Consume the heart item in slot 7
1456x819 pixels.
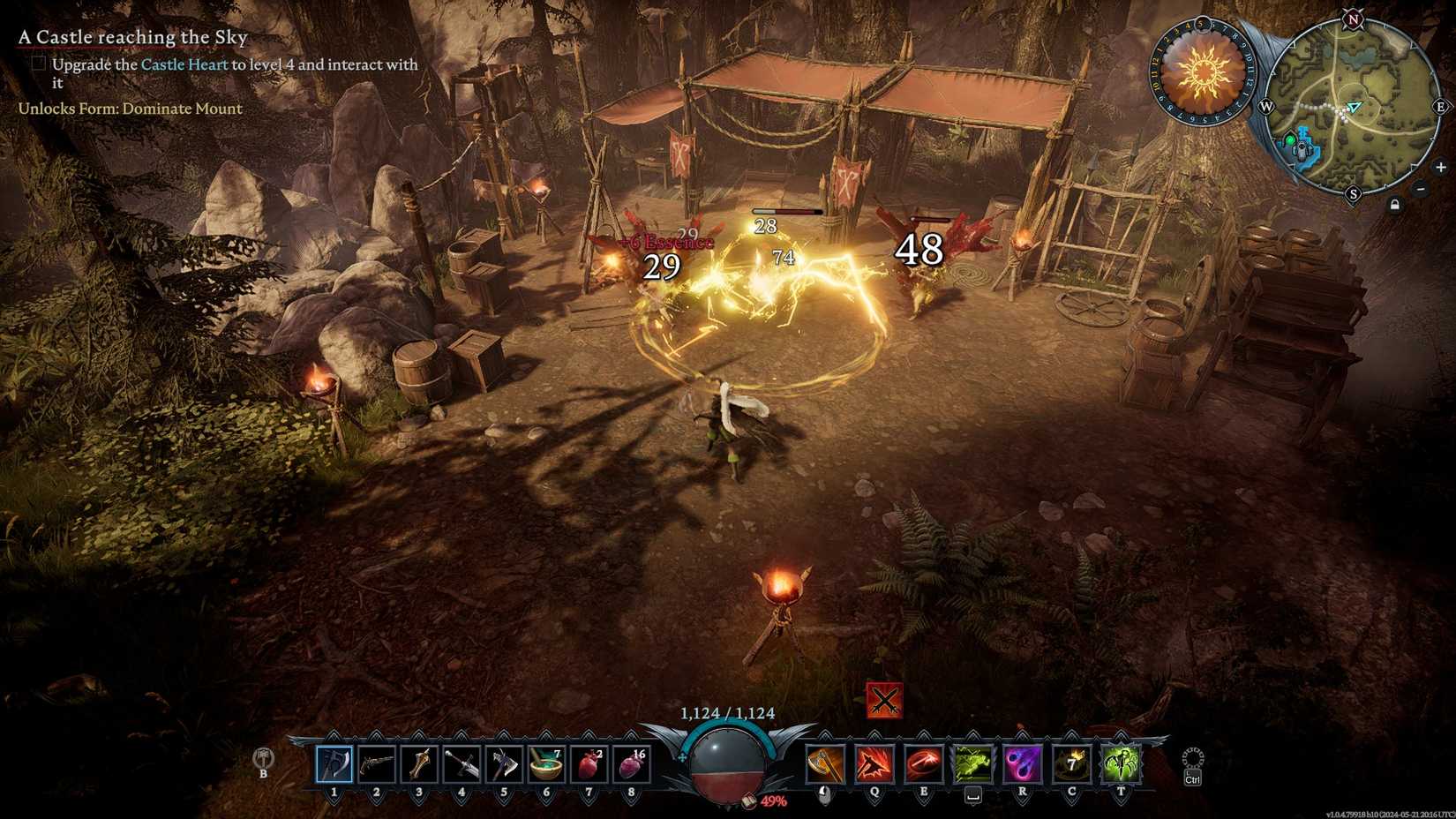[588, 766]
